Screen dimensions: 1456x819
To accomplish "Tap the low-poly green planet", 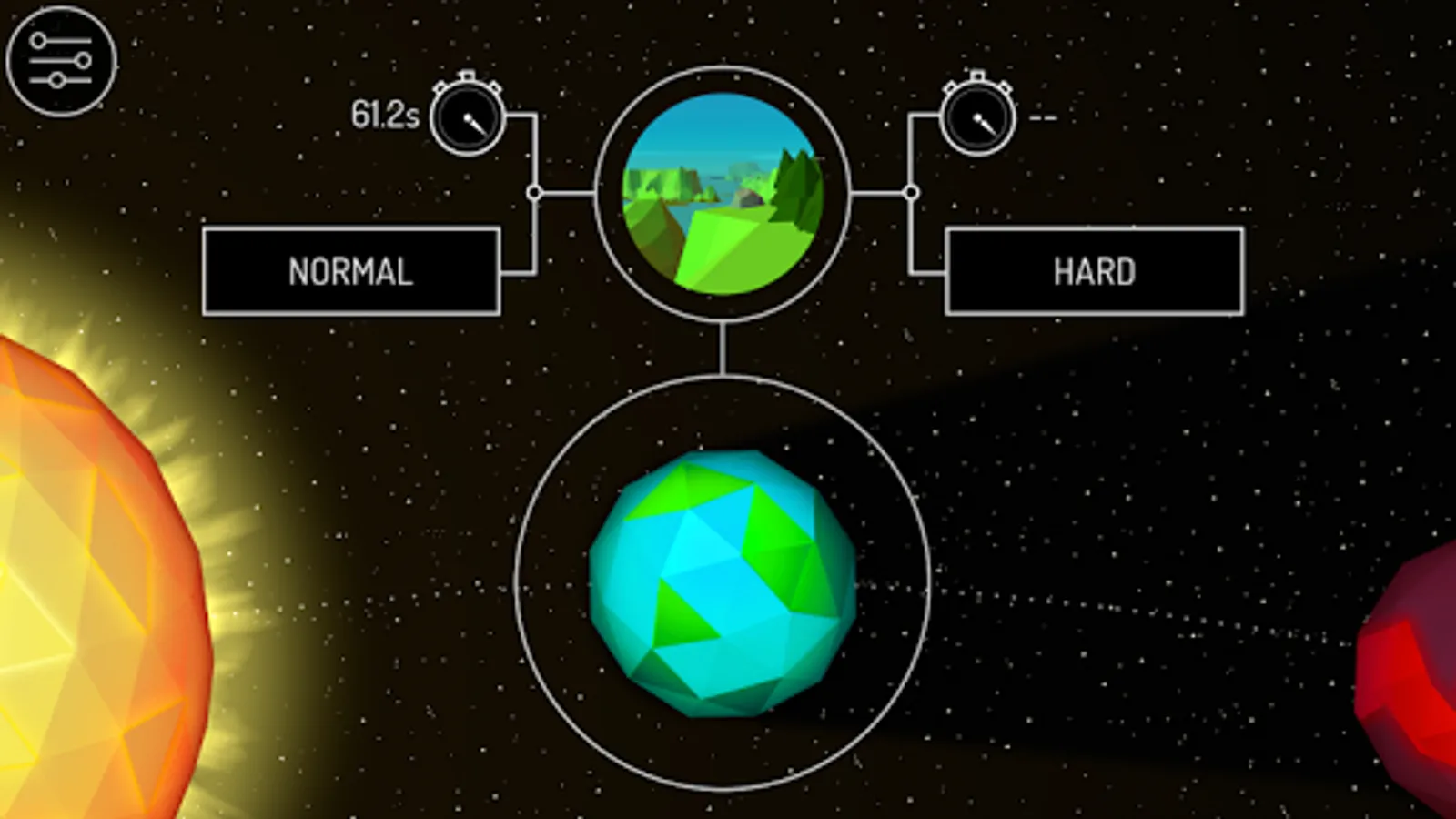I will pyautogui.click(x=723, y=587).
